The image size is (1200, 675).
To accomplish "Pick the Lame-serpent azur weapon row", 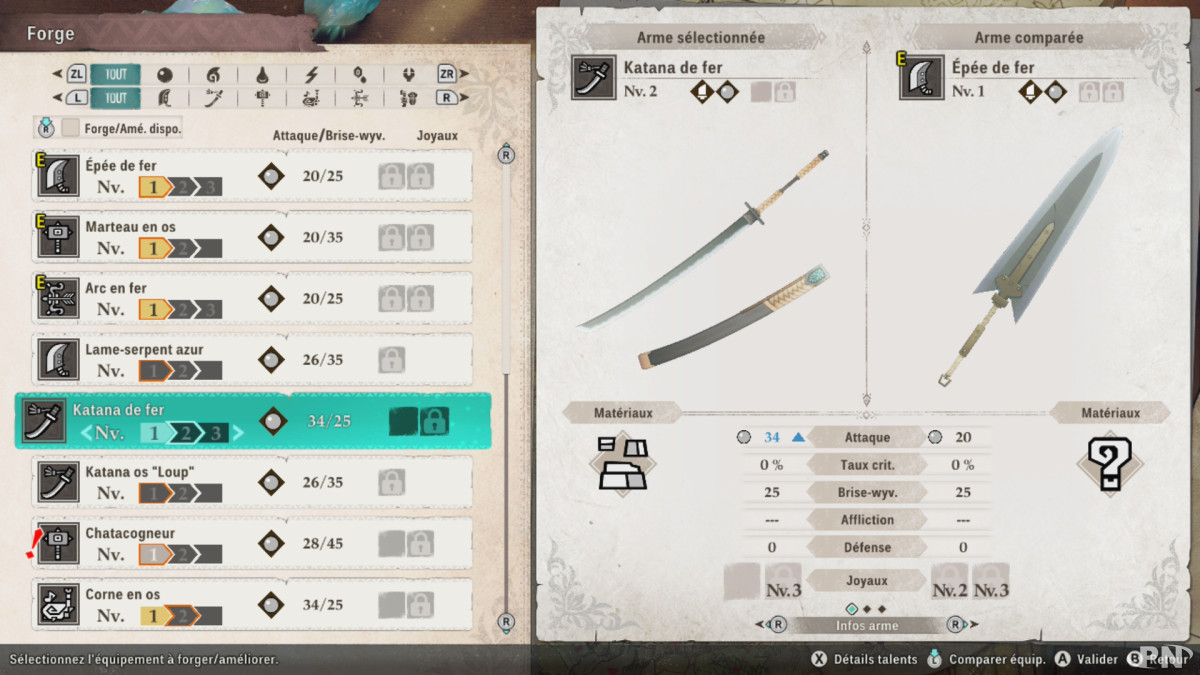I will pos(252,359).
